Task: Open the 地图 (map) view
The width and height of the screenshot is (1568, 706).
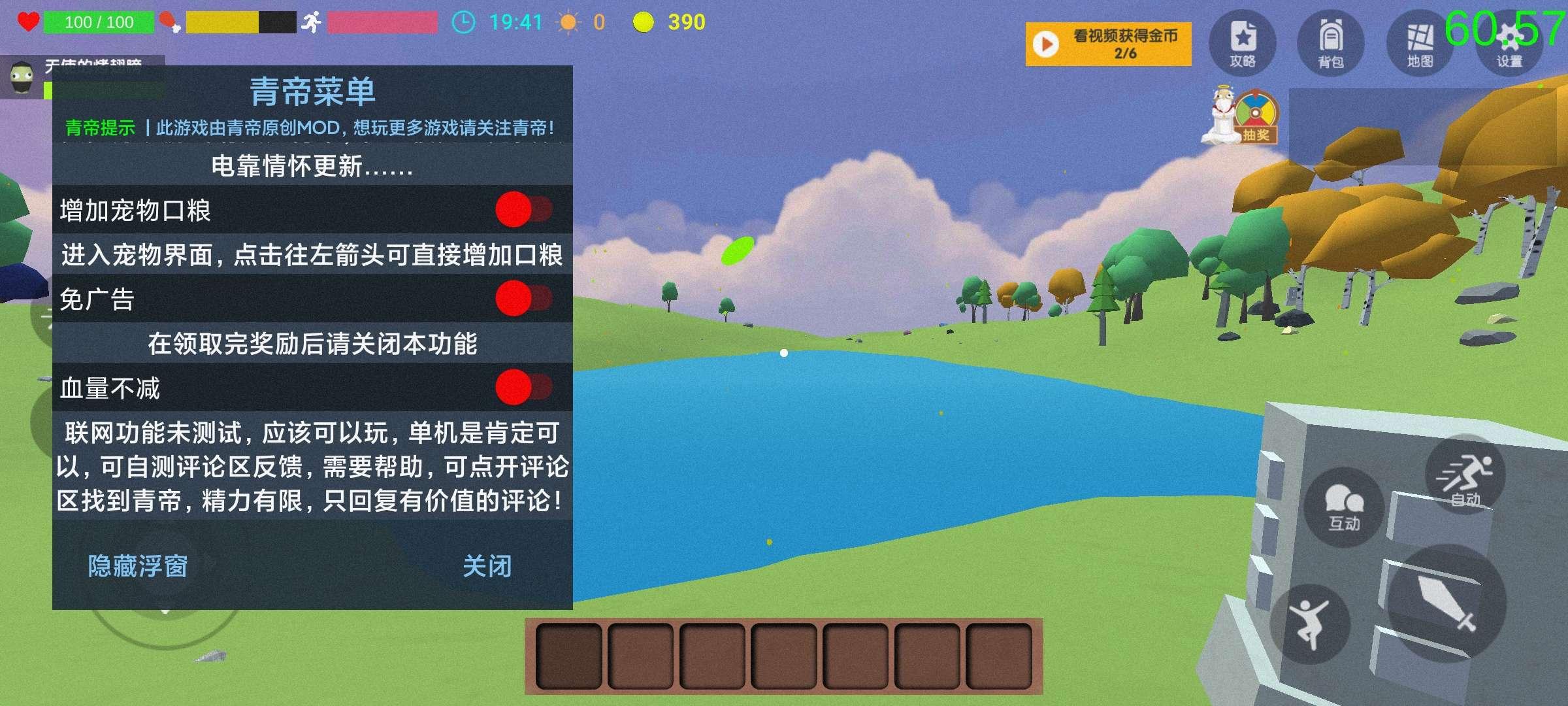Action: (x=1421, y=42)
